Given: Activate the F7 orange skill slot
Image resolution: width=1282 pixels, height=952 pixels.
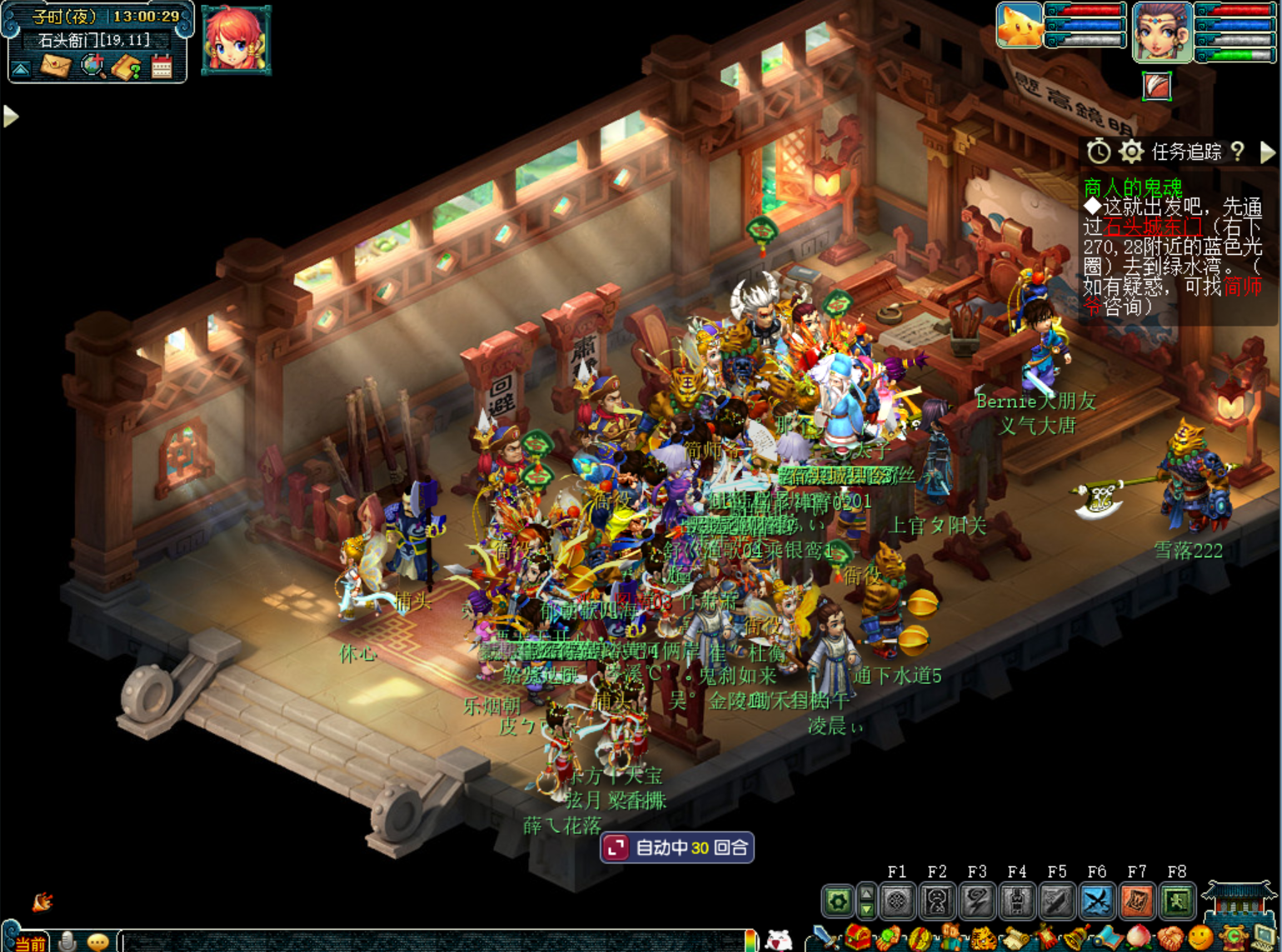Looking at the screenshot, I should (1136, 900).
